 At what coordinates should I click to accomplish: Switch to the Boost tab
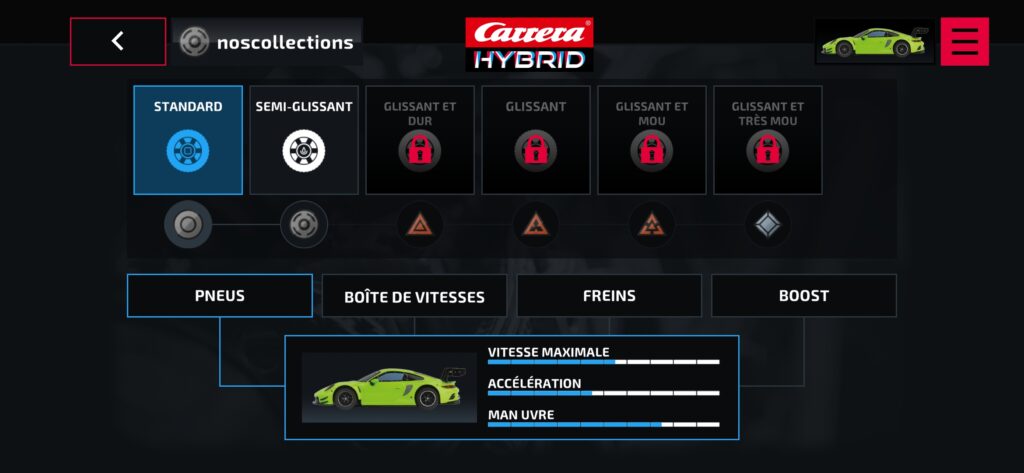(804, 296)
